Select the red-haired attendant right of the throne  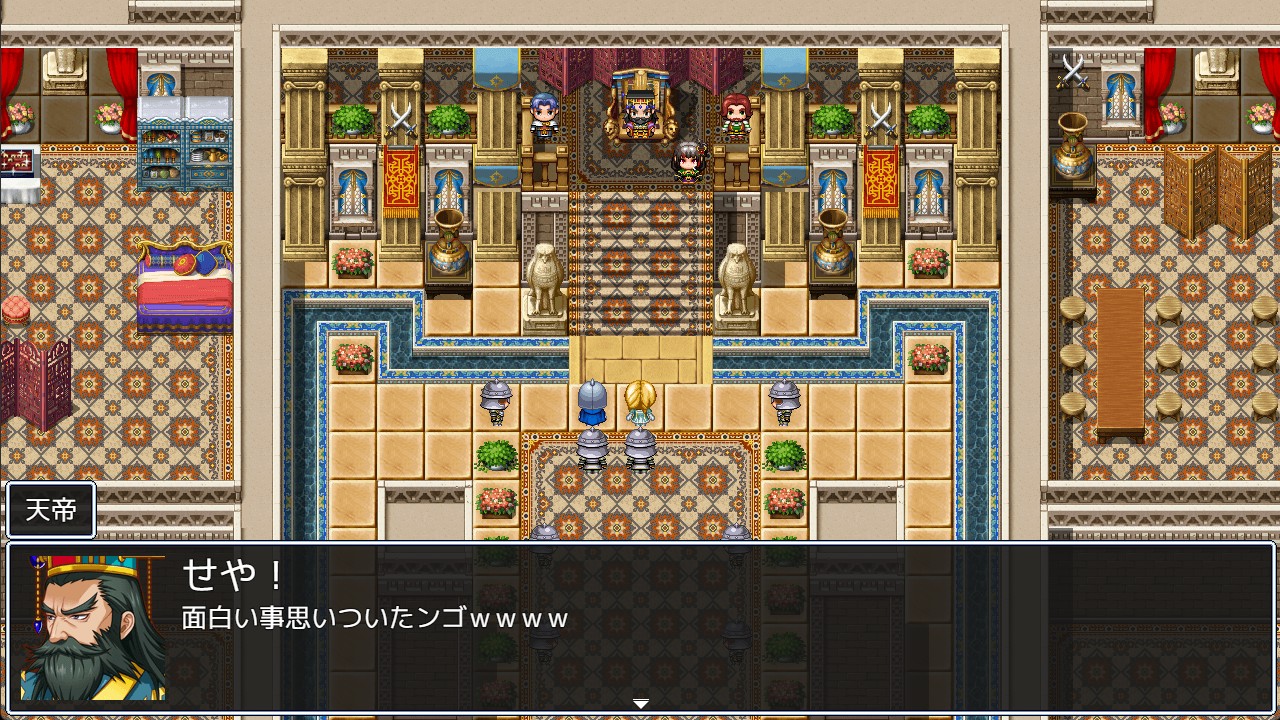737,115
